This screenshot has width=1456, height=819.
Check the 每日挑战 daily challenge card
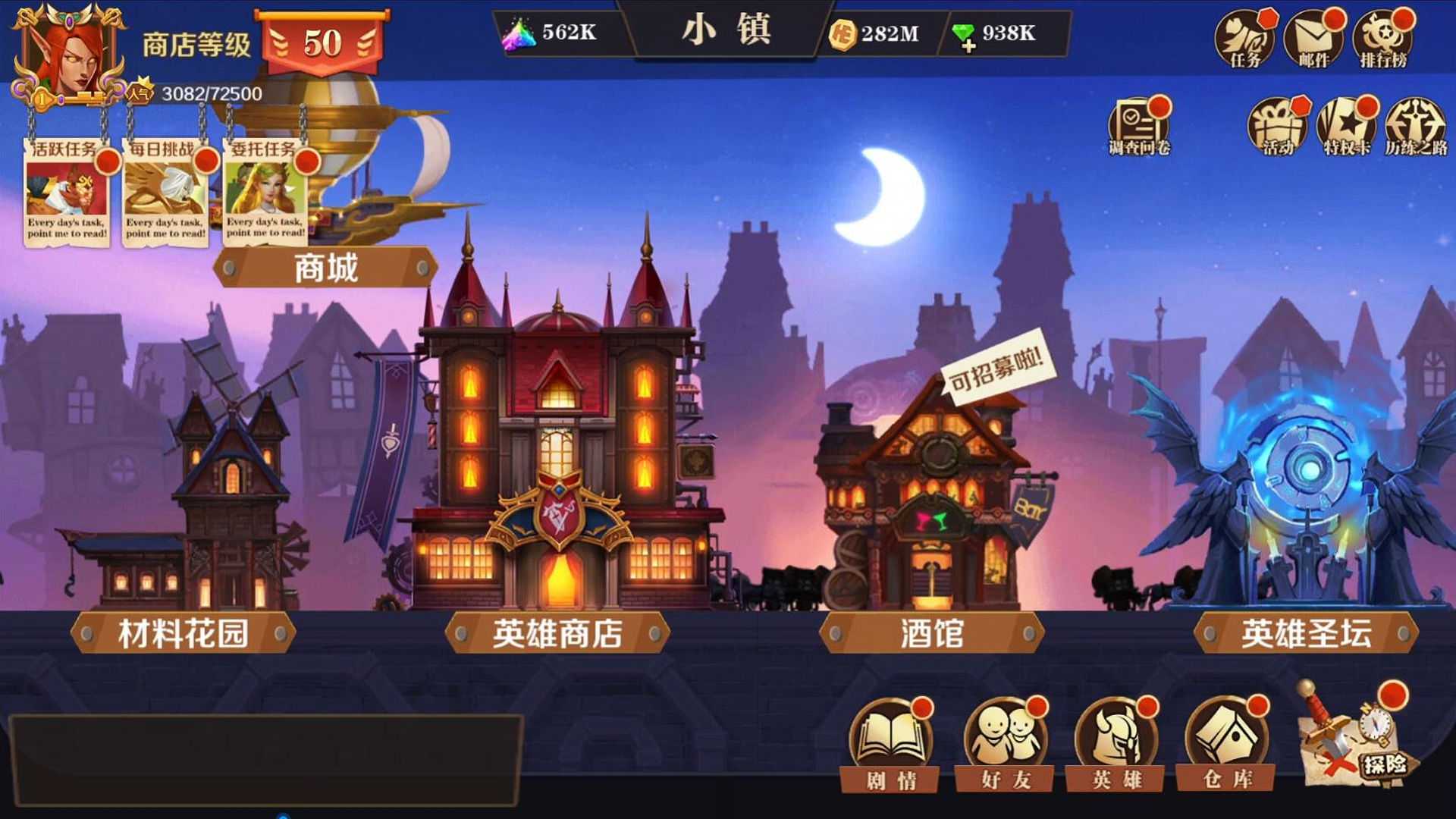point(165,193)
